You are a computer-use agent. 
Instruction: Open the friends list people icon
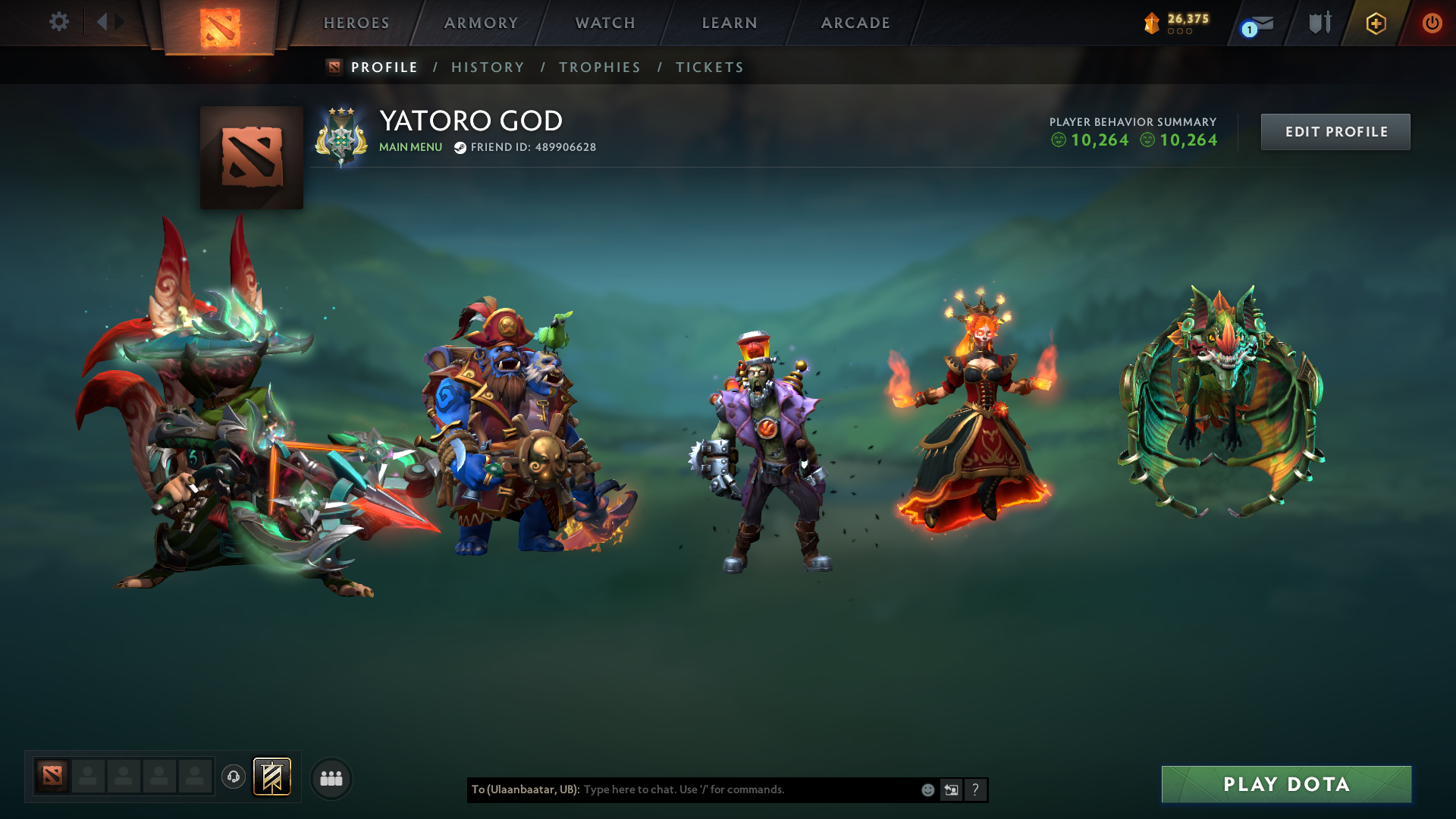(x=331, y=777)
